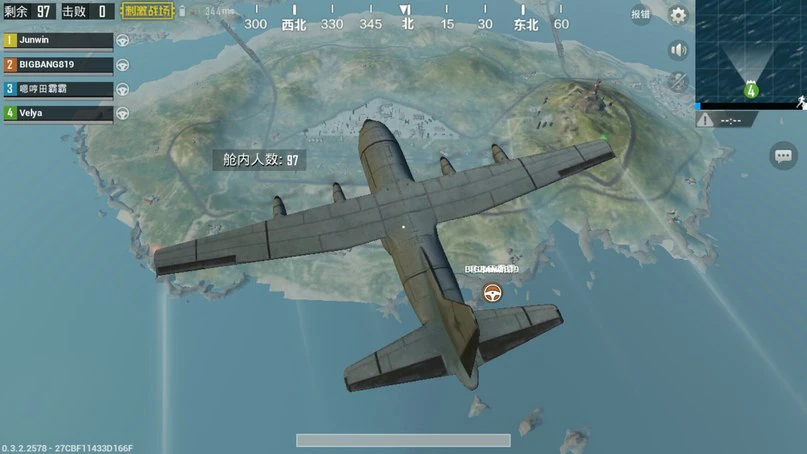Select teammate Junwin in squad list
Image resolution: width=807 pixels, height=454 pixels.
[x=57, y=40]
